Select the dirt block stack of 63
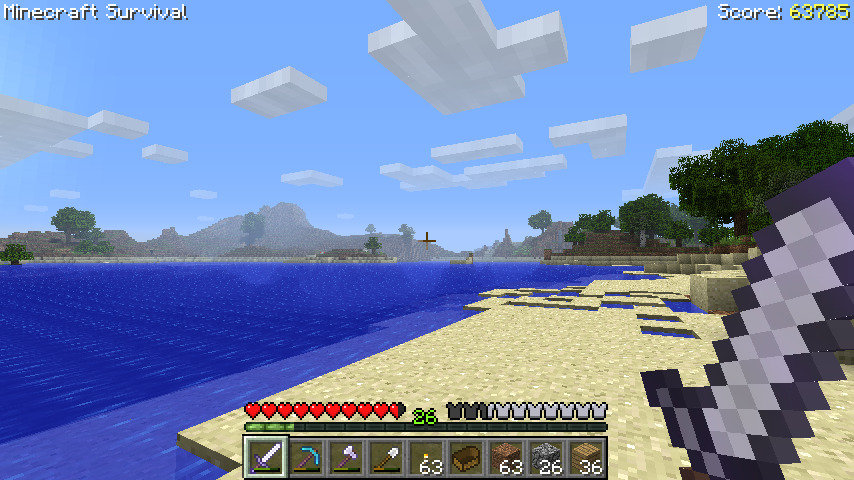854x480 pixels. [506, 458]
